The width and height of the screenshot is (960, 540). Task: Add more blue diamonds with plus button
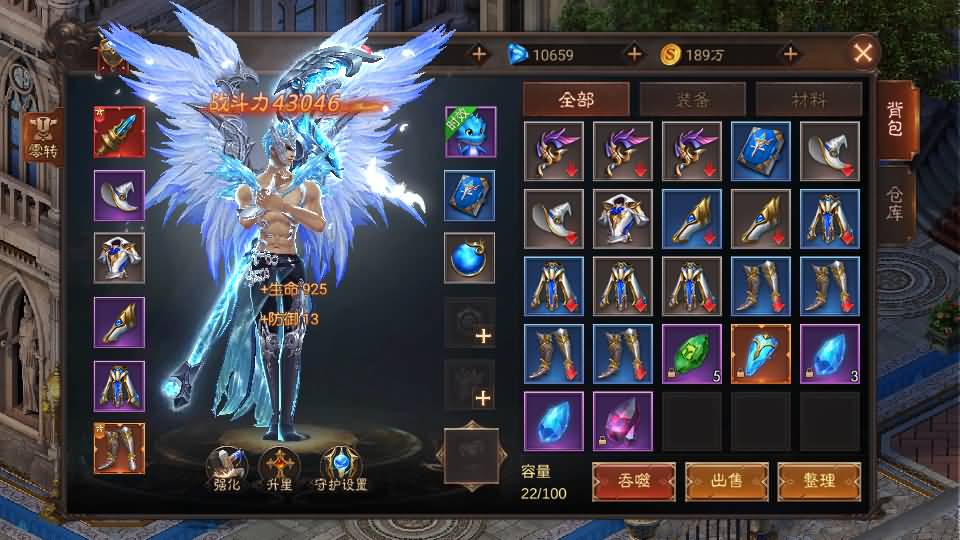[x=632, y=54]
